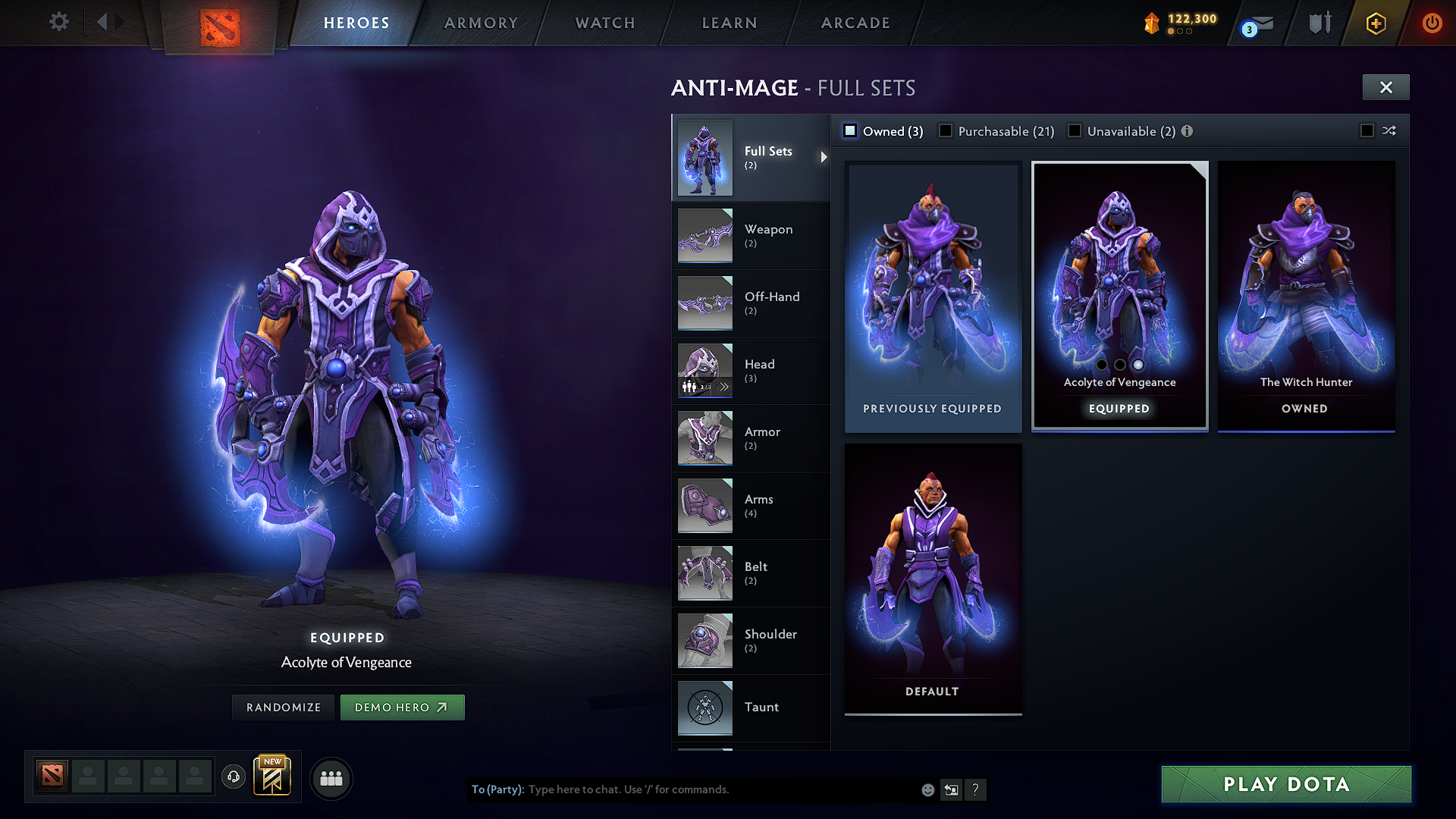The height and width of the screenshot is (819, 1456).
Task: Click DEMO HERO to test Anti-Mage
Action: pyautogui.click(x=403, y=707)
